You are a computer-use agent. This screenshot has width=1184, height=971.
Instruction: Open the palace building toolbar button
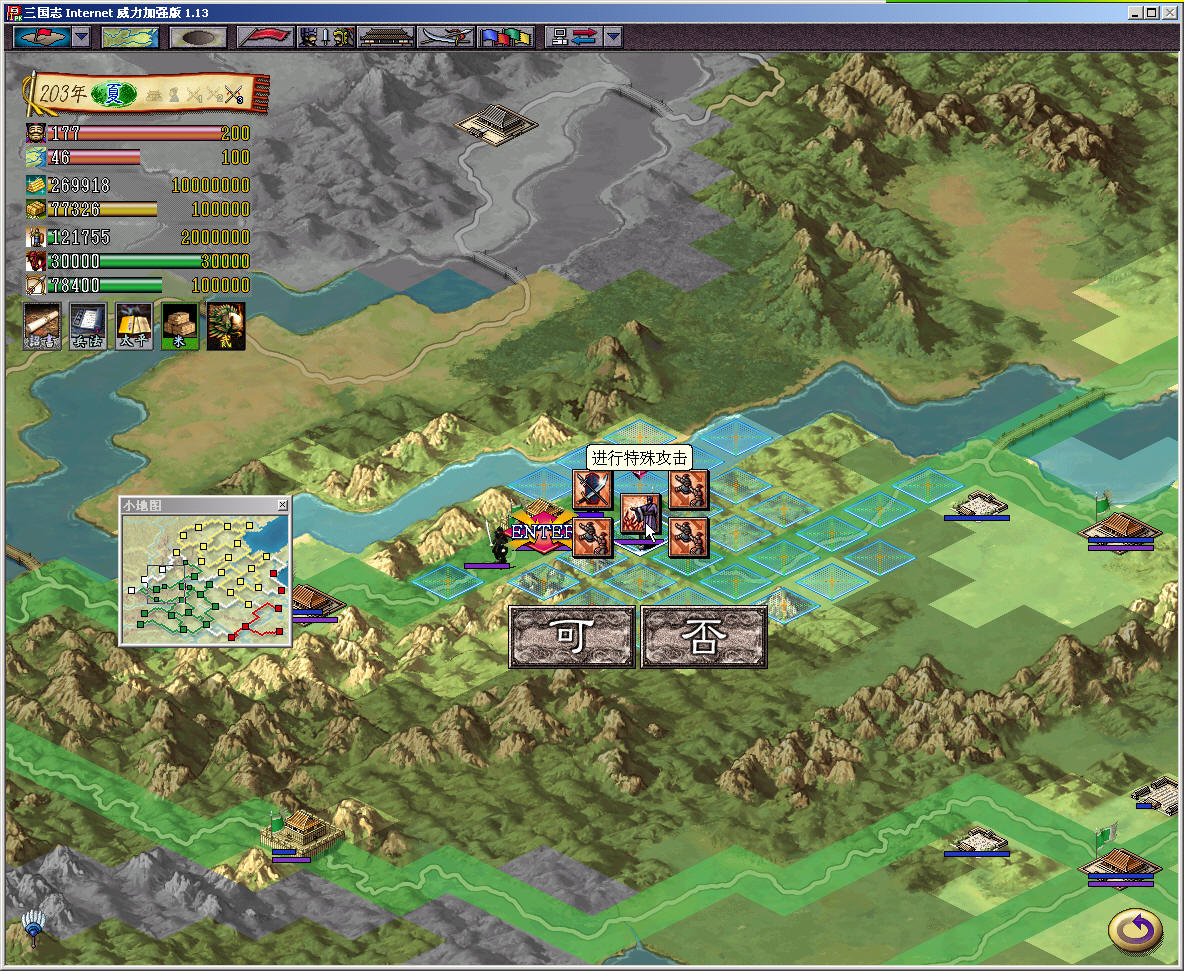[385, 37]
